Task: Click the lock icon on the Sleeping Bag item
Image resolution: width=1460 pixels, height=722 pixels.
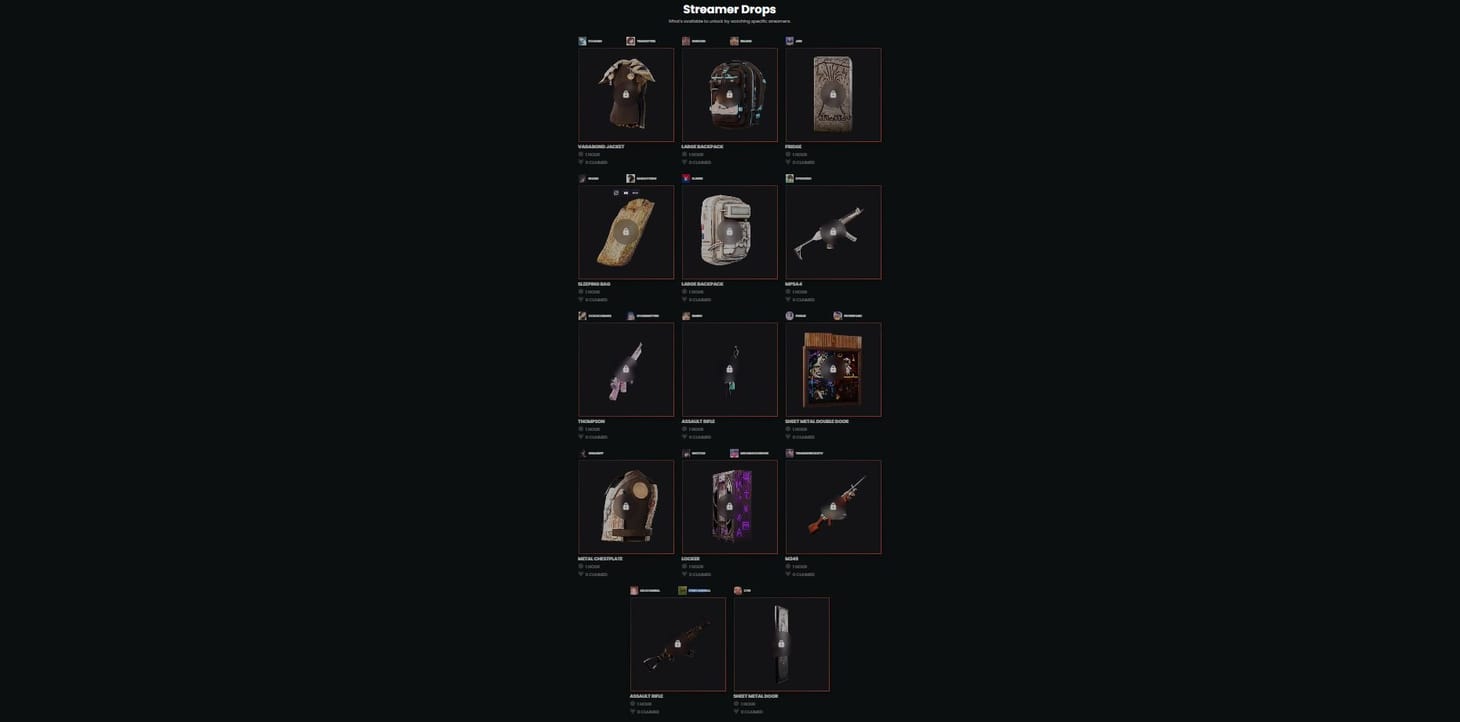Action: (626, 232)
